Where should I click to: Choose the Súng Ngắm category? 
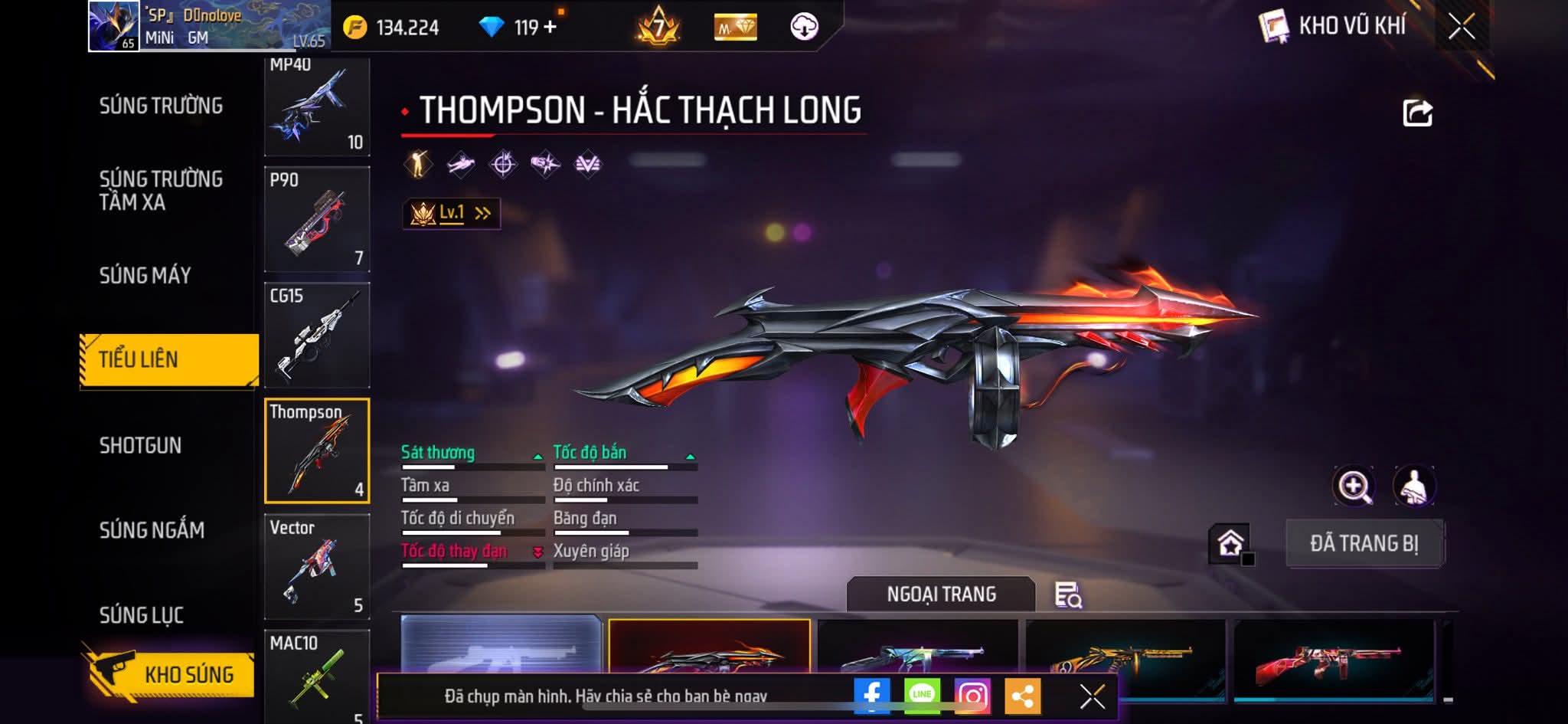click(x=152, y=529)
